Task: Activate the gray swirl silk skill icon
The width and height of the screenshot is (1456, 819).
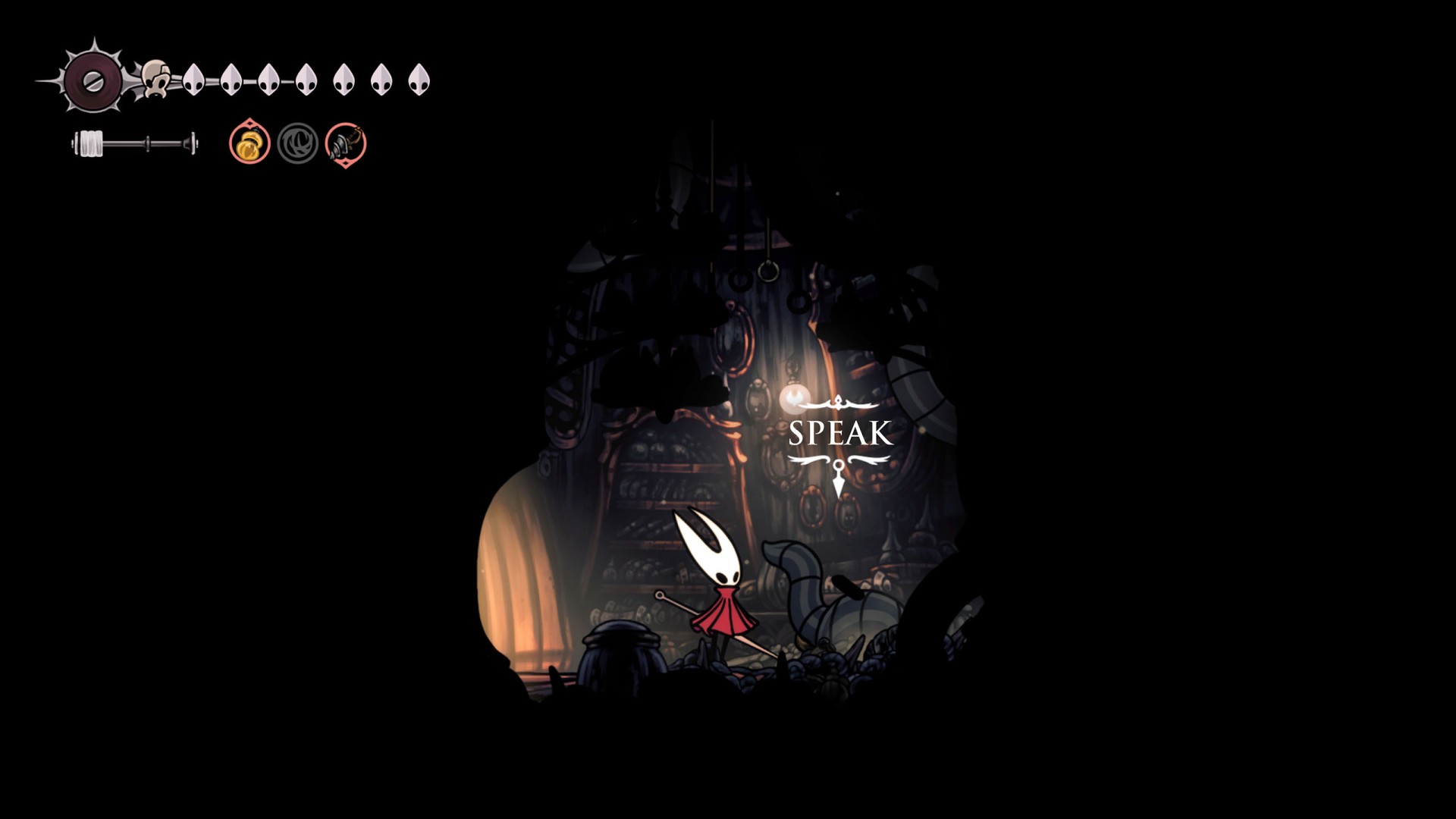Action: pyautogui.click(x=297, y=143)
